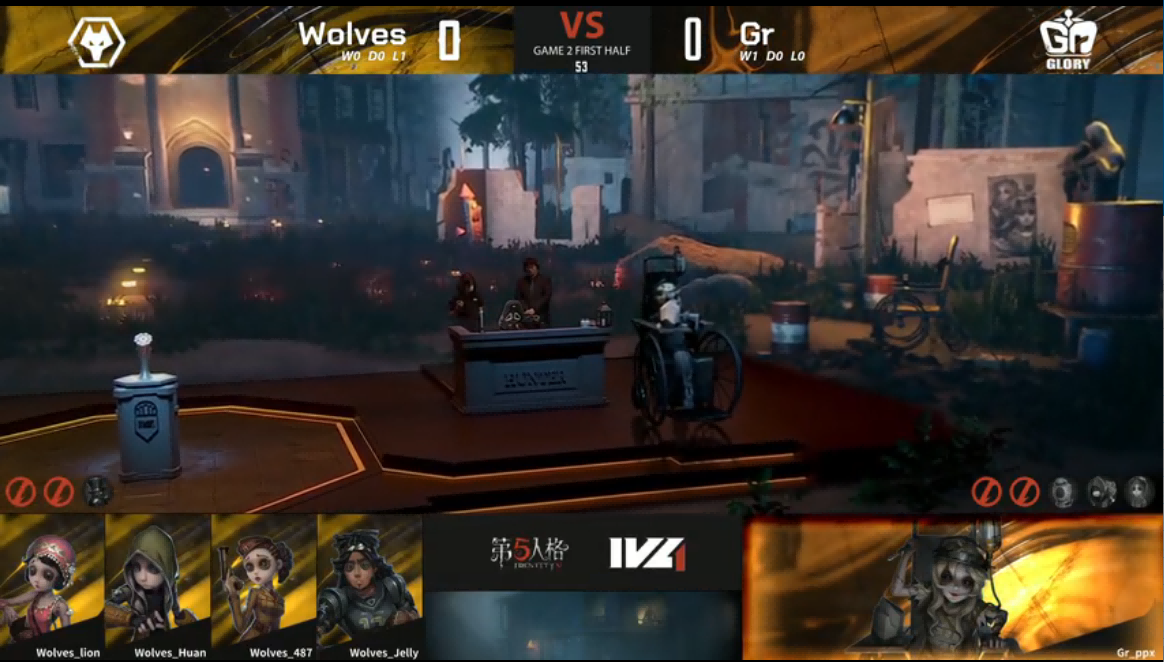1164x662 pixels.
Task: Click the IVL league logo
Action: coord(647,553)
